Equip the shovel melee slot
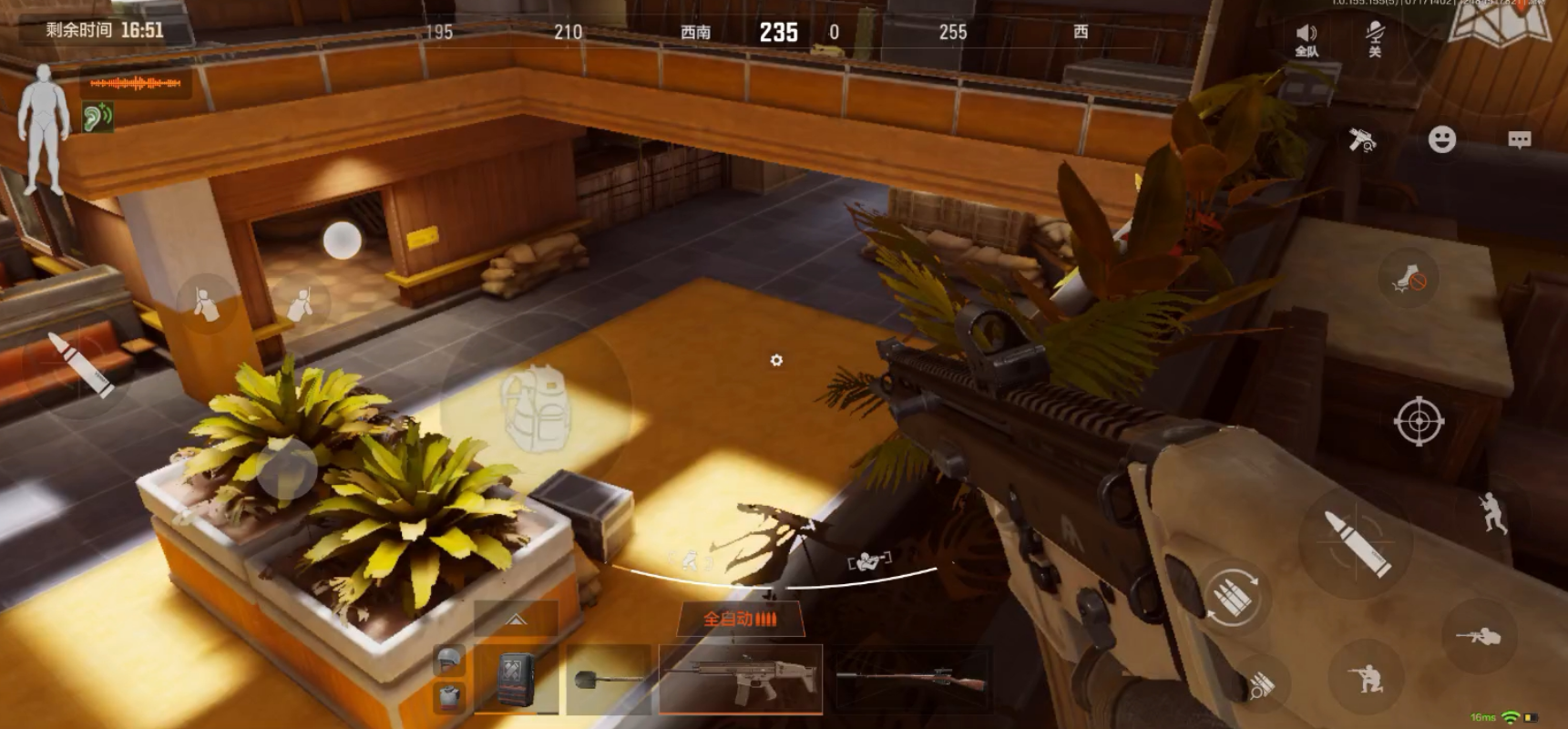The width and height of the screenshot is (1568, 729). tap(609, 680)
